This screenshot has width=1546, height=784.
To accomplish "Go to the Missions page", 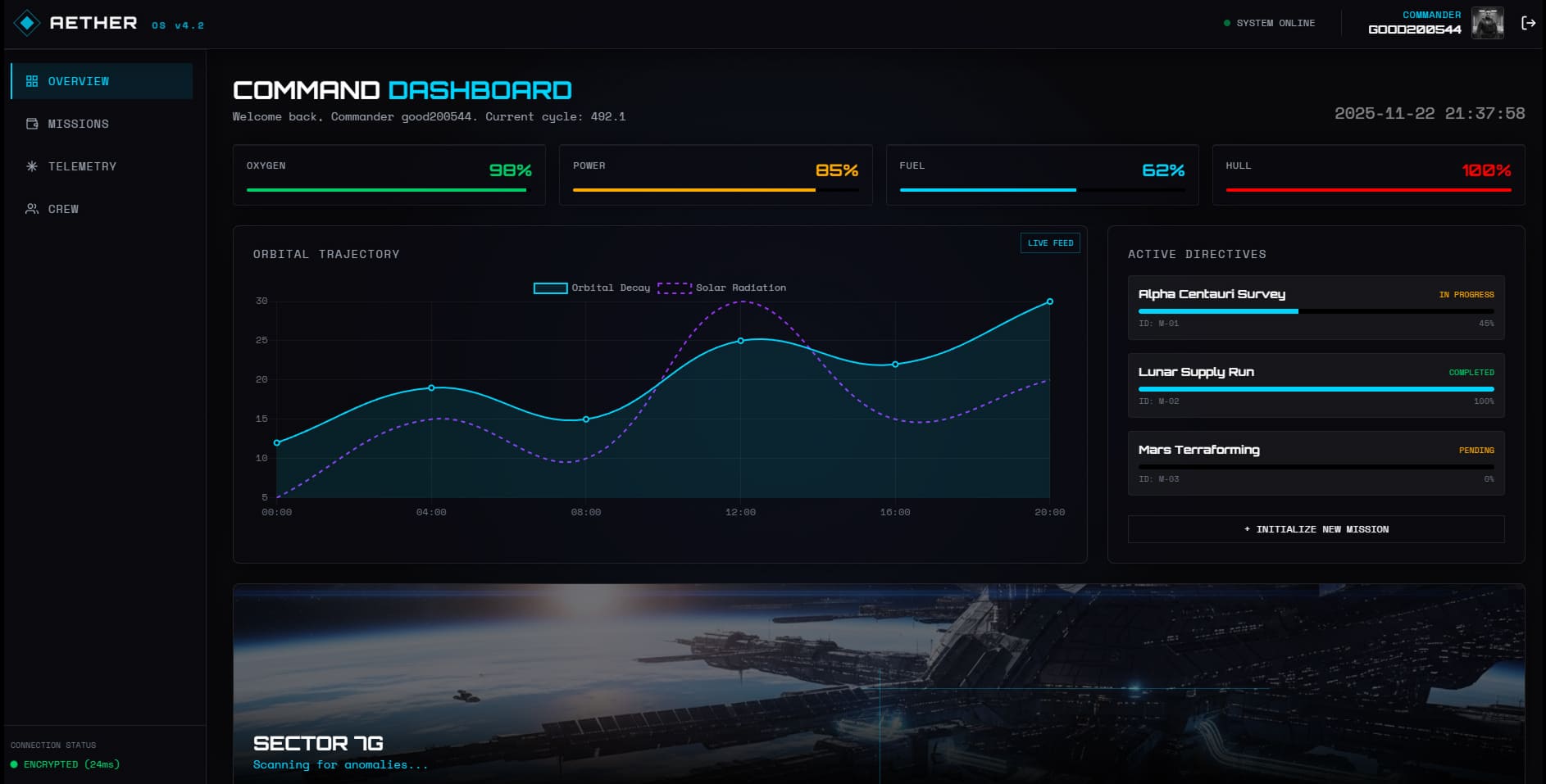I will click(102, 124).
